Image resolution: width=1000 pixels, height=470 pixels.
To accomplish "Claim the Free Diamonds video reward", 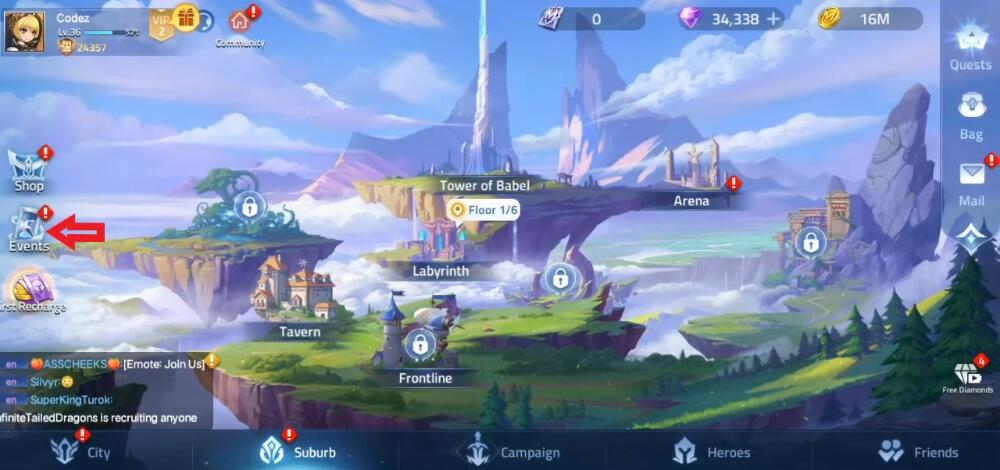I will tap(967, 377).
